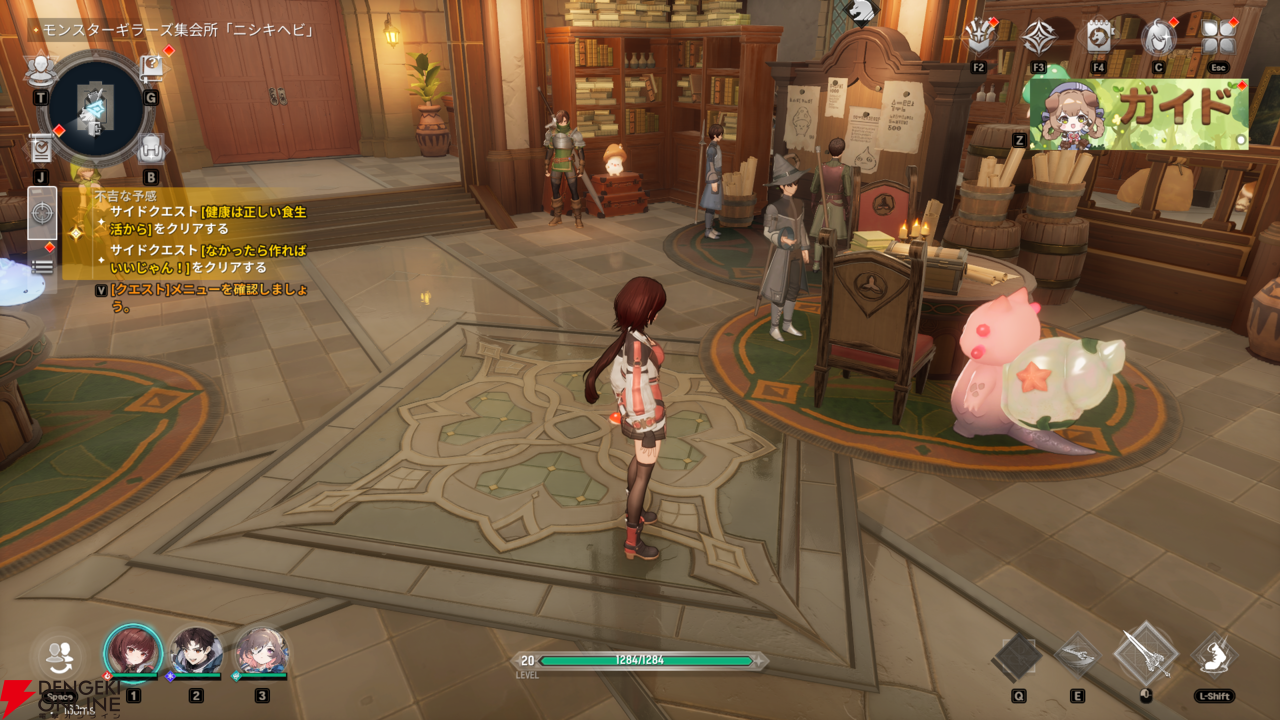Open the circular minimap
The width and height of the screenshot is (1280, 720).
[96, 108]
